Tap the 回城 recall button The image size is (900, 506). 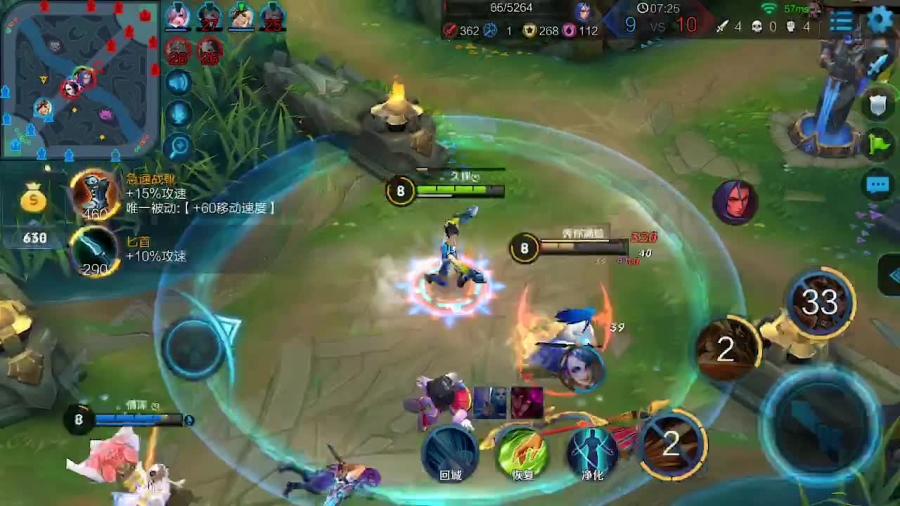pyautogui.click(x=449, y=452)
